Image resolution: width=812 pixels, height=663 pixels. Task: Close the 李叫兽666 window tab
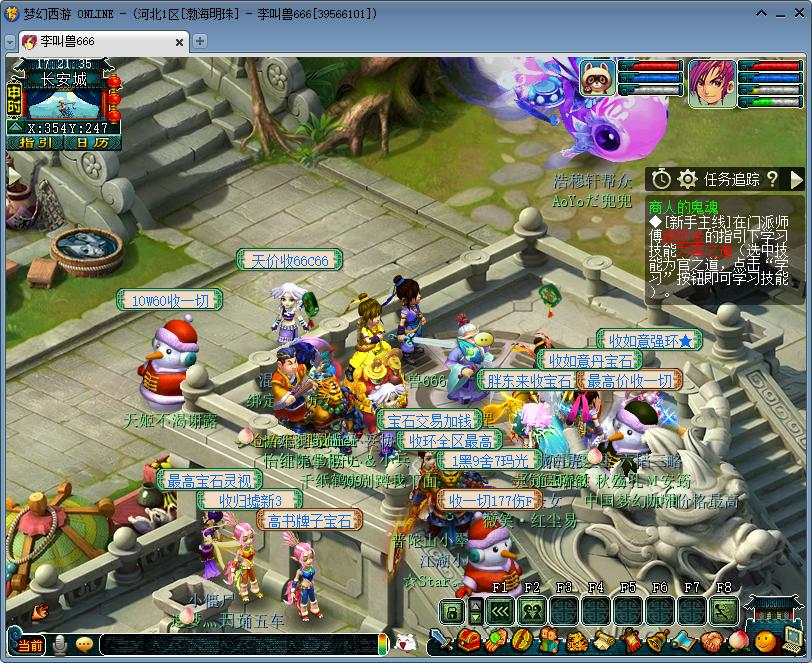tap(179, 41)
